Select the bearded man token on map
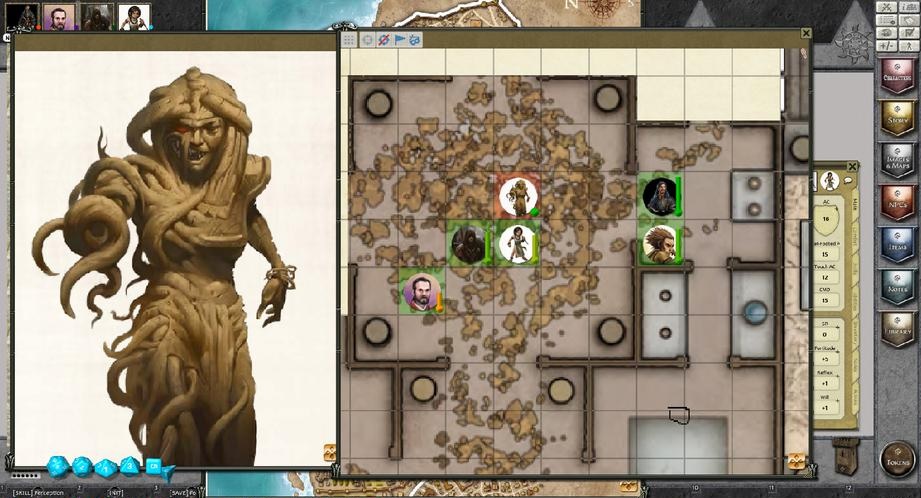 pos(420,291)
